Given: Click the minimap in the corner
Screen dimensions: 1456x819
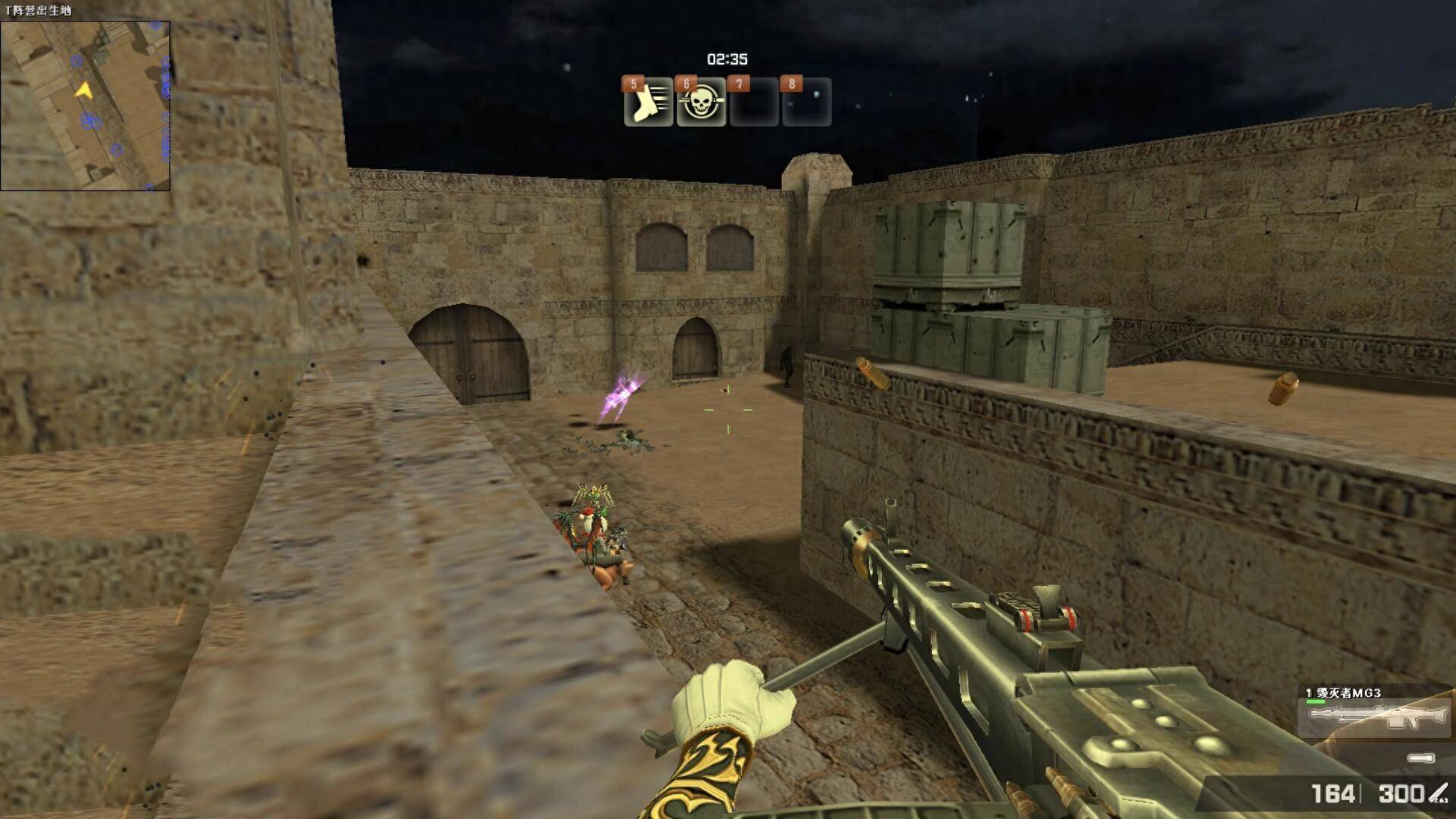Looking at the screenshot, I should pos(85,105).
